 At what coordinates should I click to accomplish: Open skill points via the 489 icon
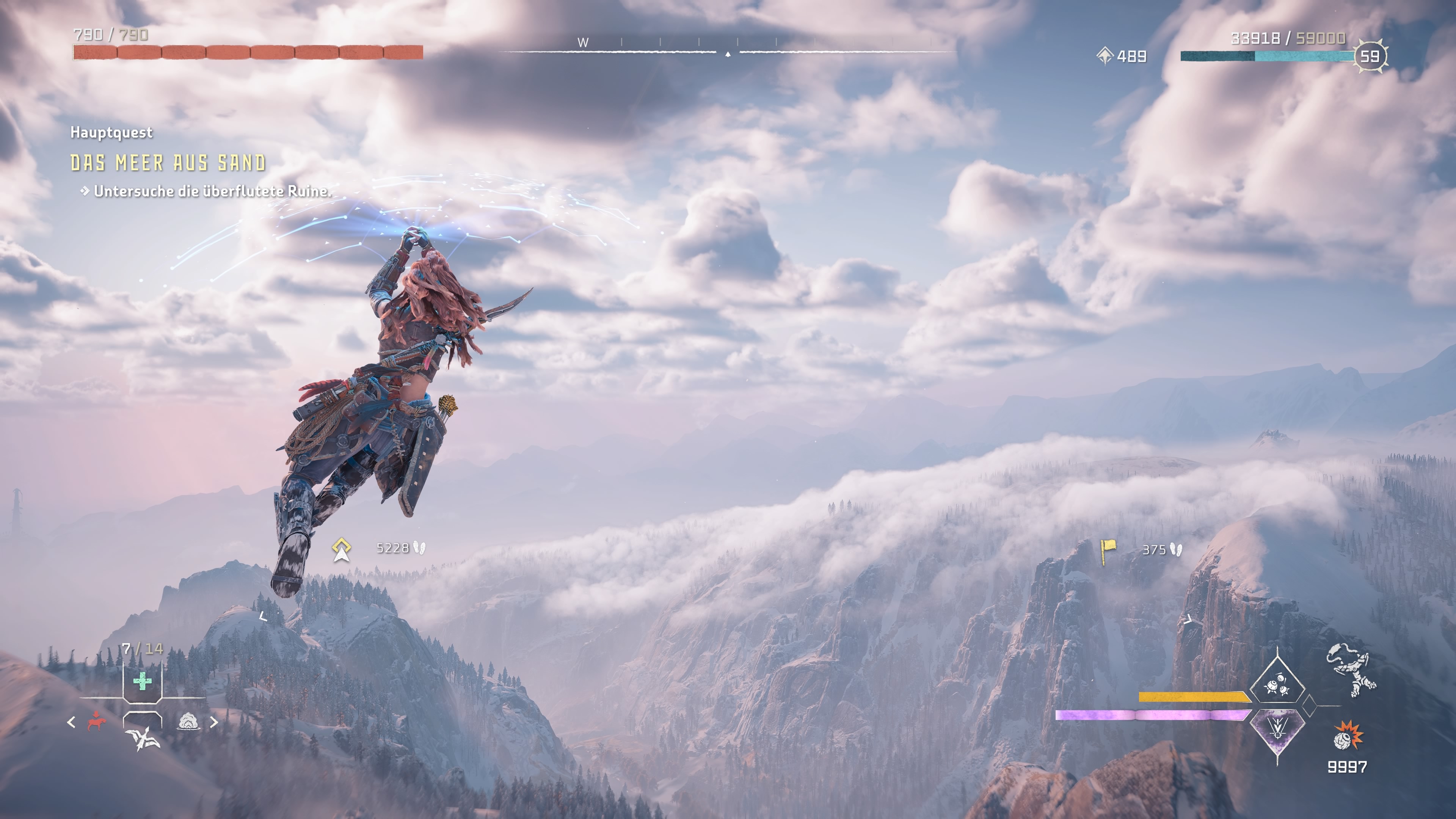pos(1105,56)
